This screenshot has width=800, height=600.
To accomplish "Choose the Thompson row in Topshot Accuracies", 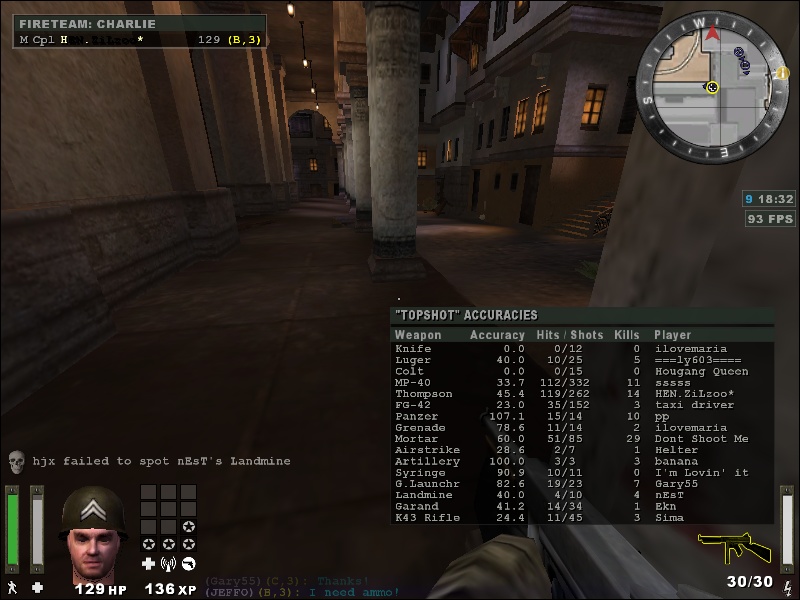I will click(581, 394).
